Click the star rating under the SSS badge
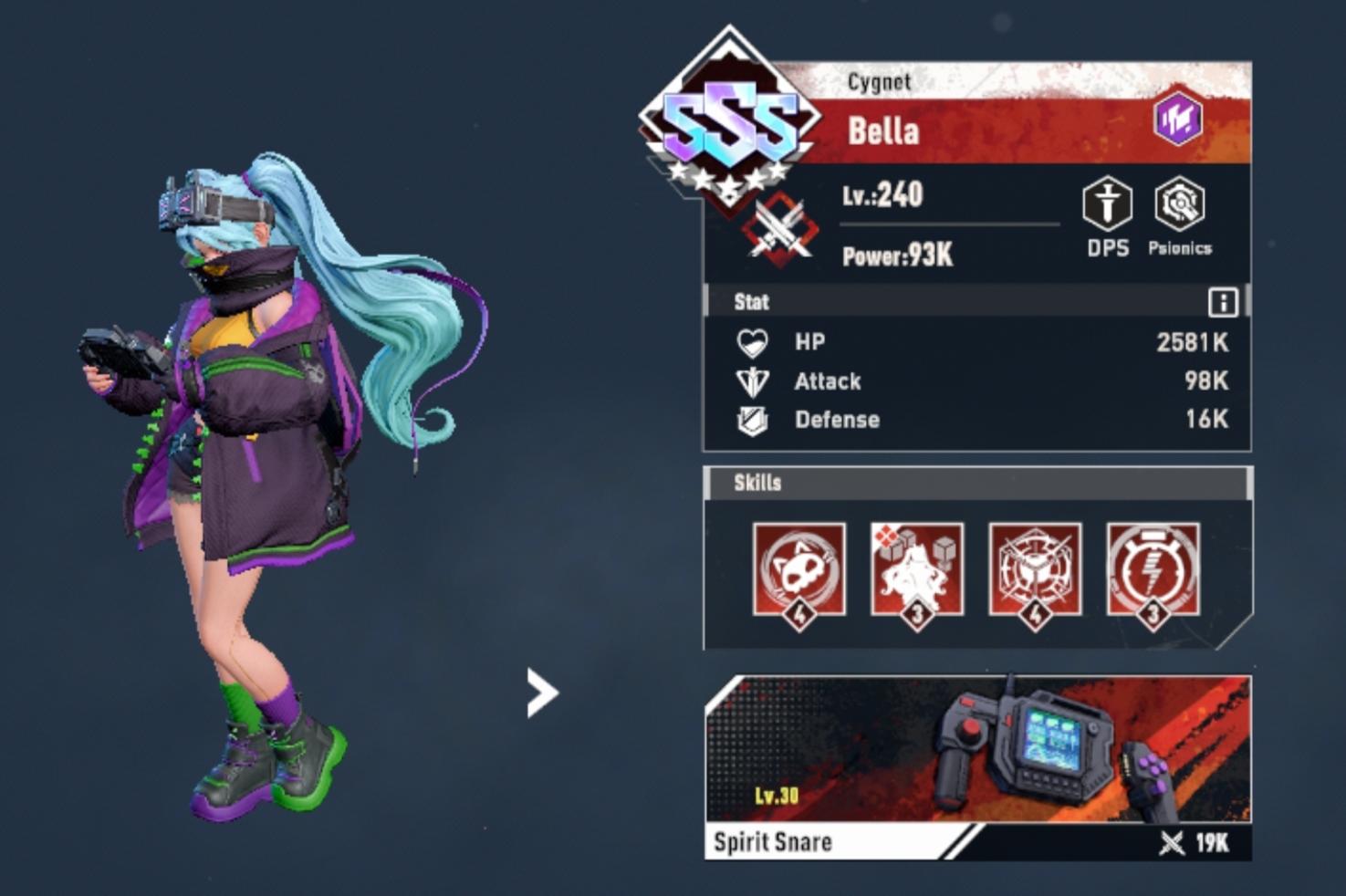 click(x=730, y=181)
